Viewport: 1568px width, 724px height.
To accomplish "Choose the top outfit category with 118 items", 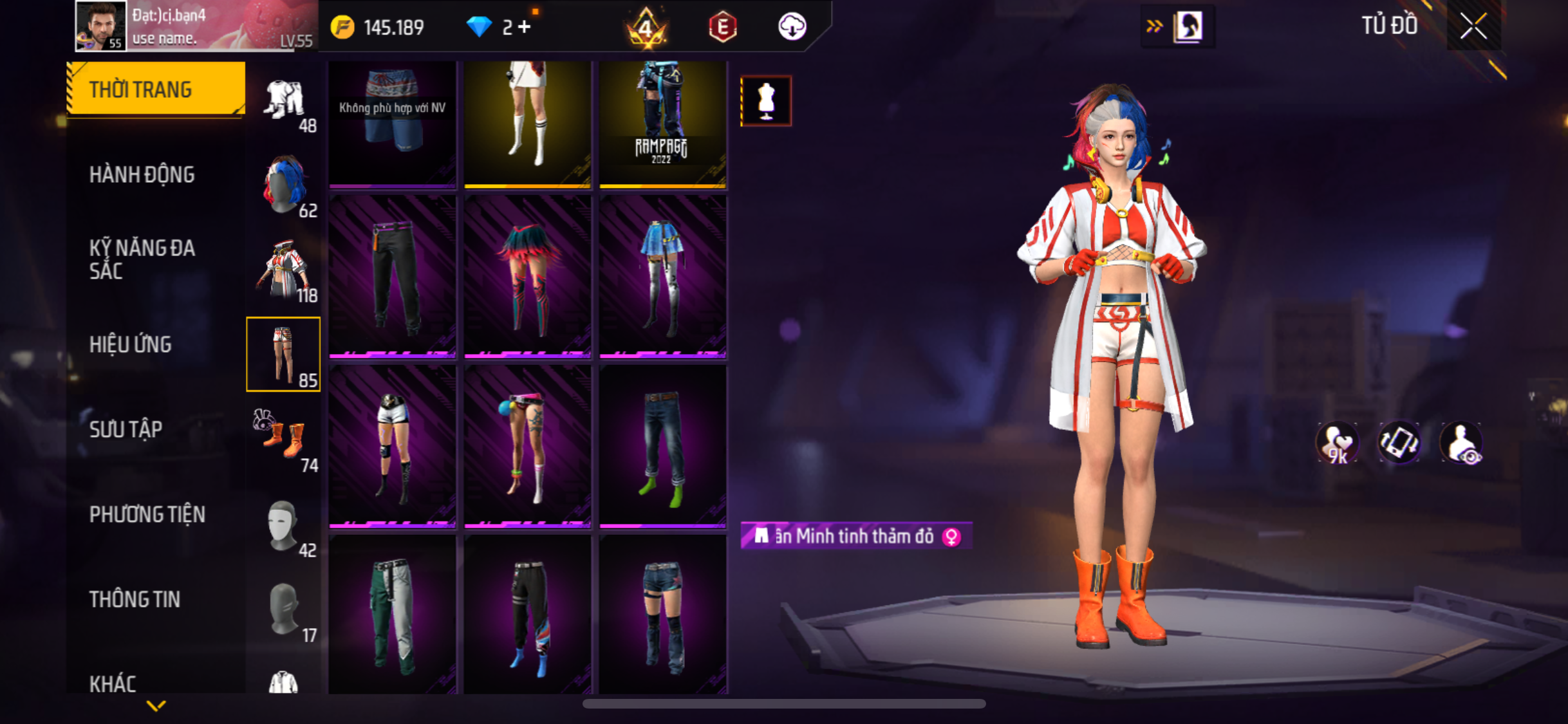I will point(284,270).
